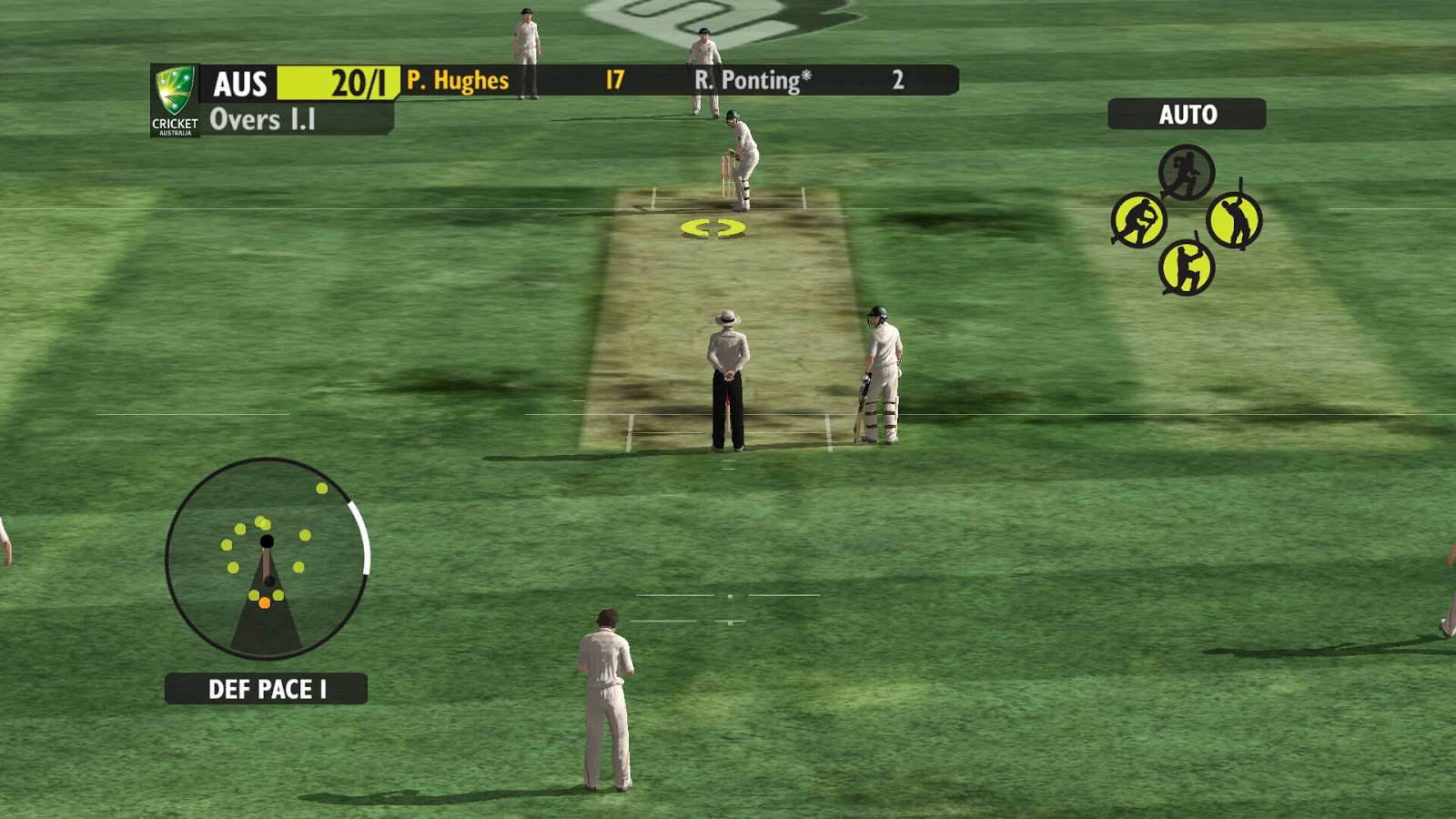The height and width of the screenshot is (819, 1456).
Task: Toggle the AUTO mode button
Action: [1187, 115]
